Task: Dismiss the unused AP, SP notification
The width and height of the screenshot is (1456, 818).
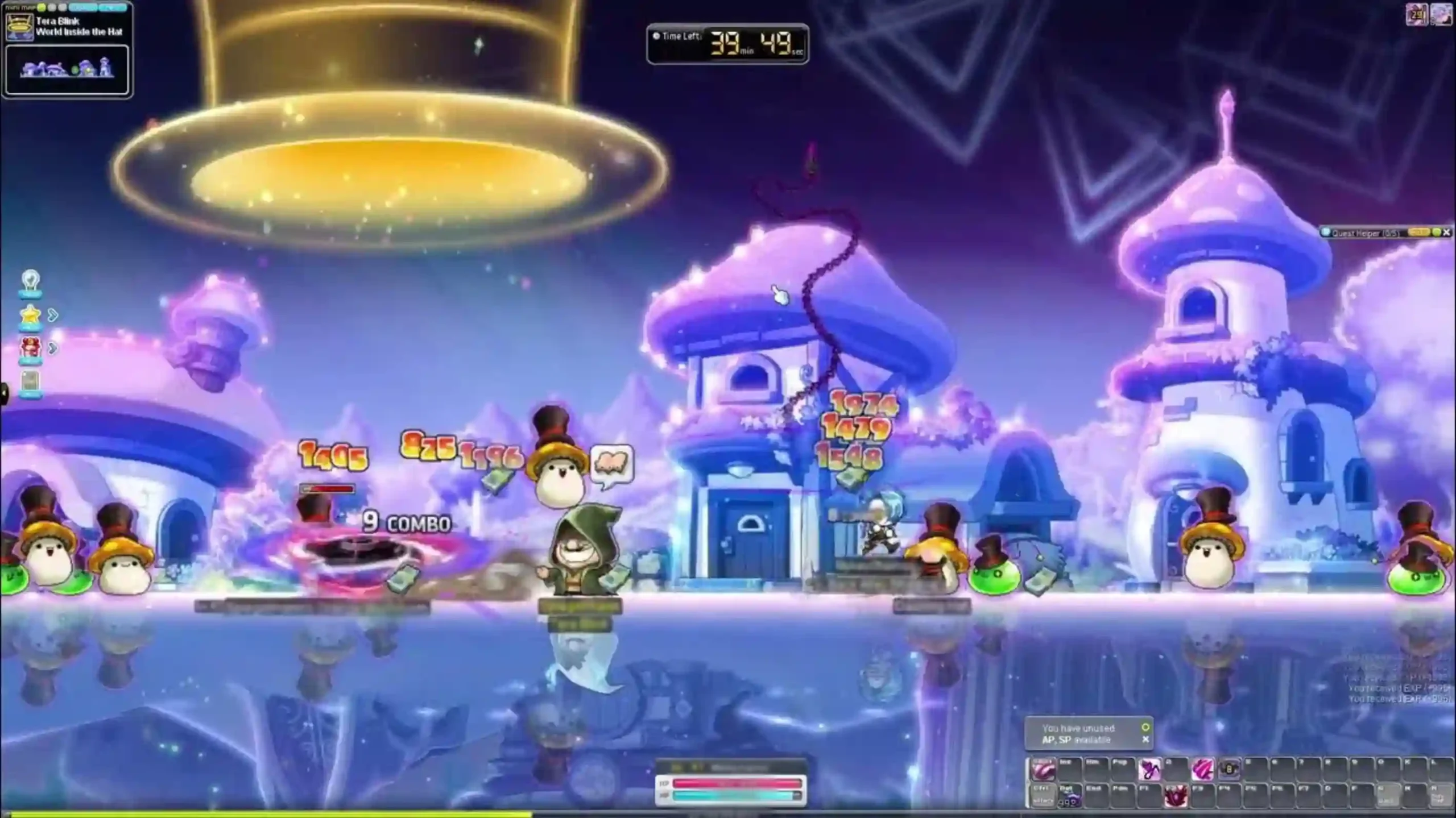Action: [1147, 740]
